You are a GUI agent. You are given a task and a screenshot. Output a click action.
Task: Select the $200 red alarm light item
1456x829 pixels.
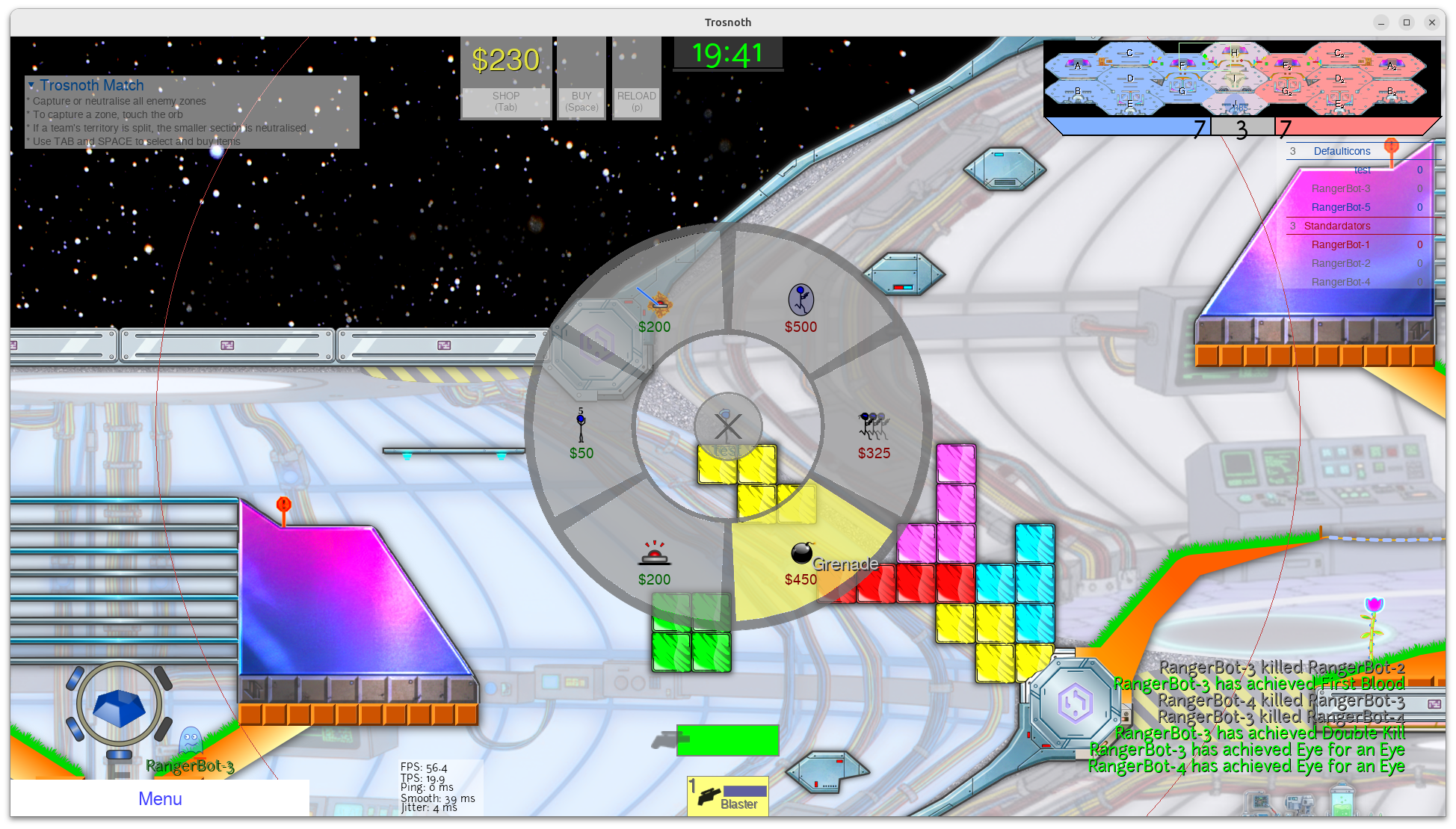pyautogui.click(x=654, y=562)
